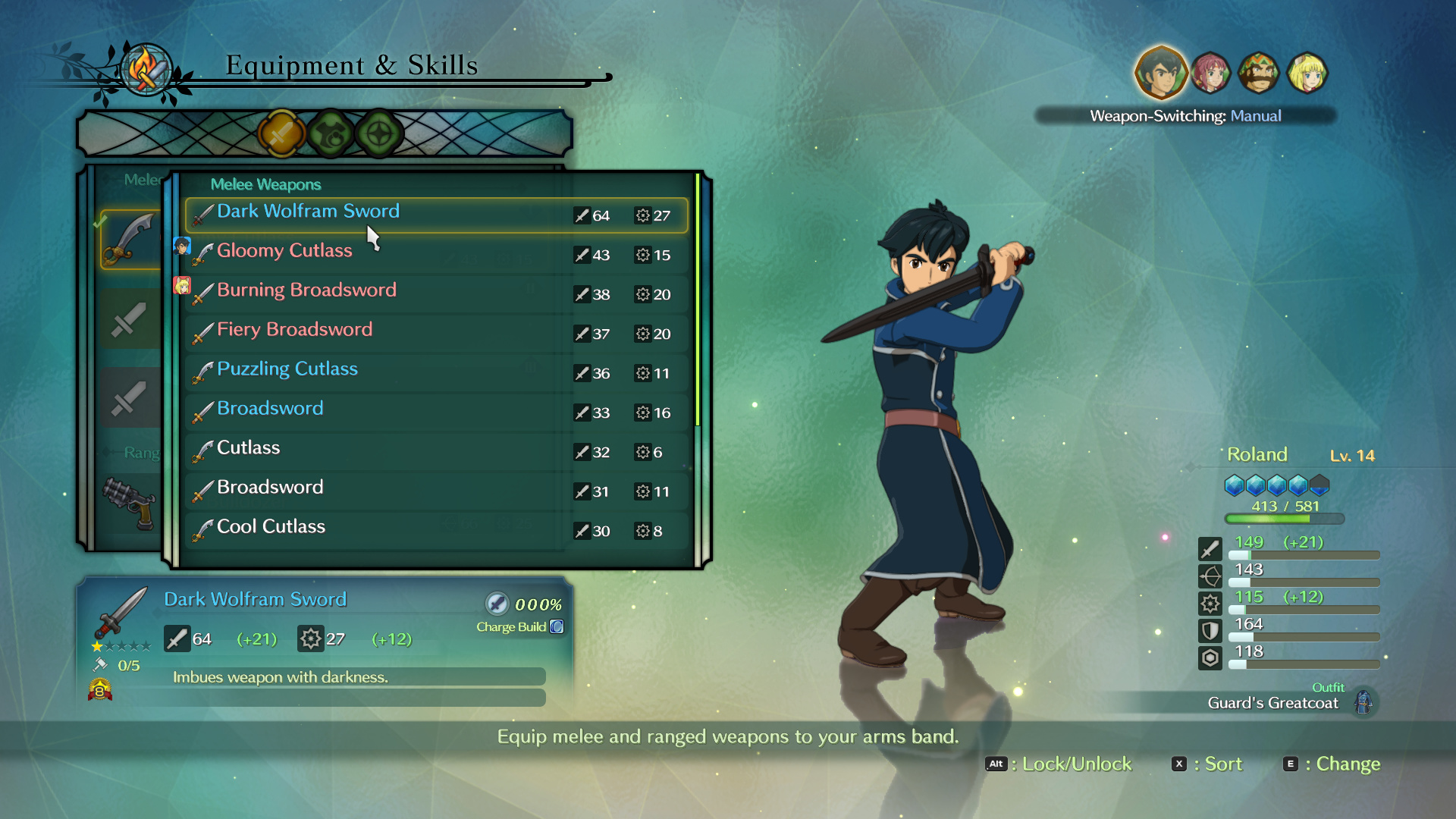
Task: Open the Guard's Greatcoat outfit option
Action: pyautogui.click(x=1289, y=702)
